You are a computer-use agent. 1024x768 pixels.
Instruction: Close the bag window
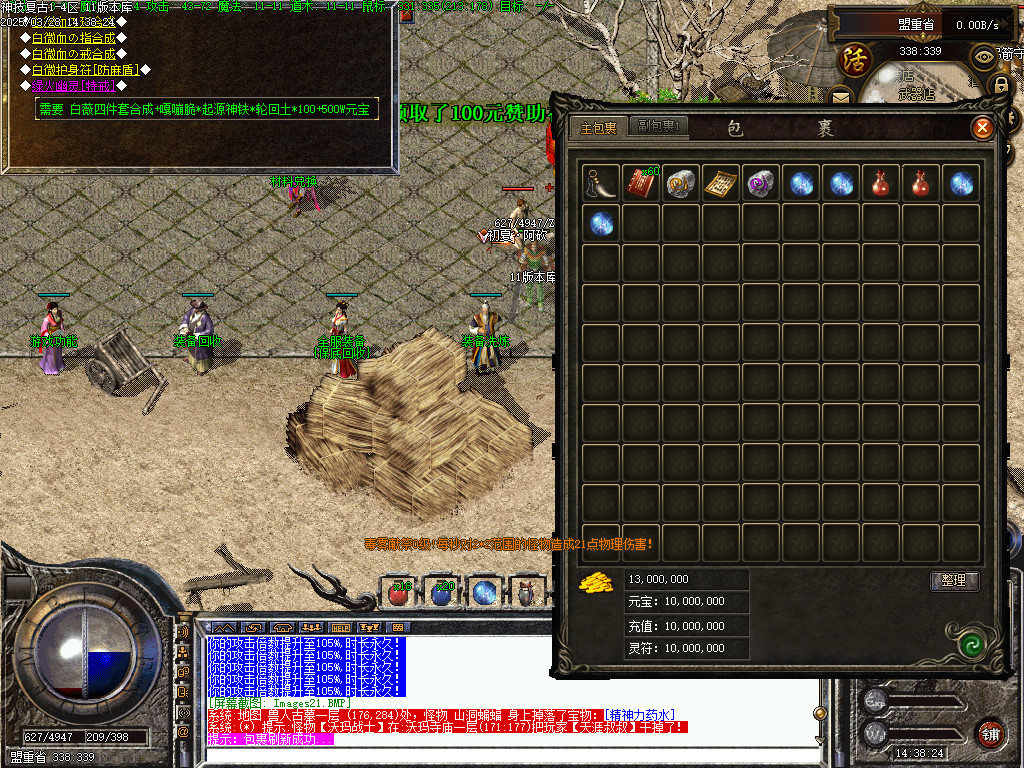982,128
